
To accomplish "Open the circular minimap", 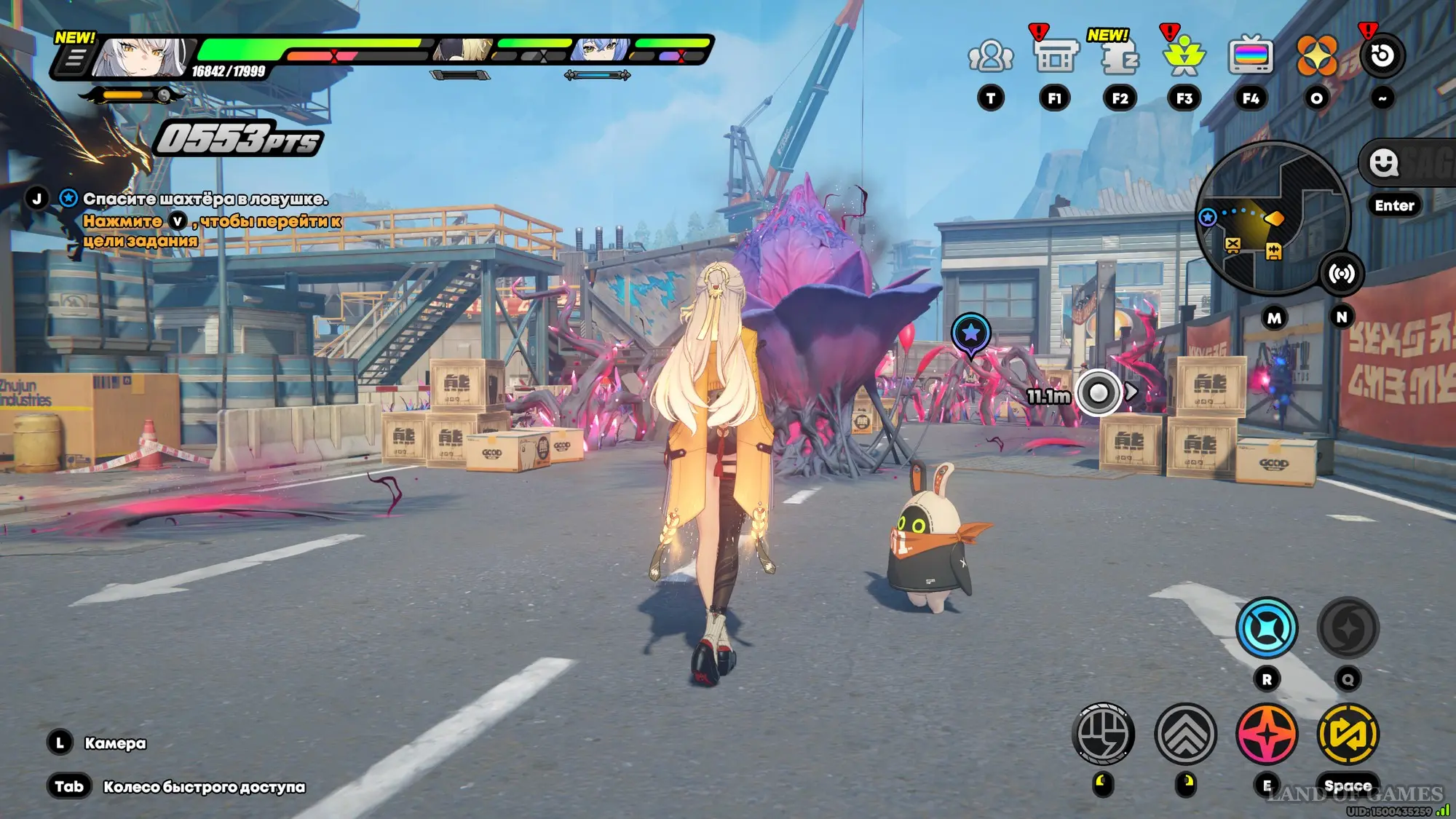I will 1273,217.
